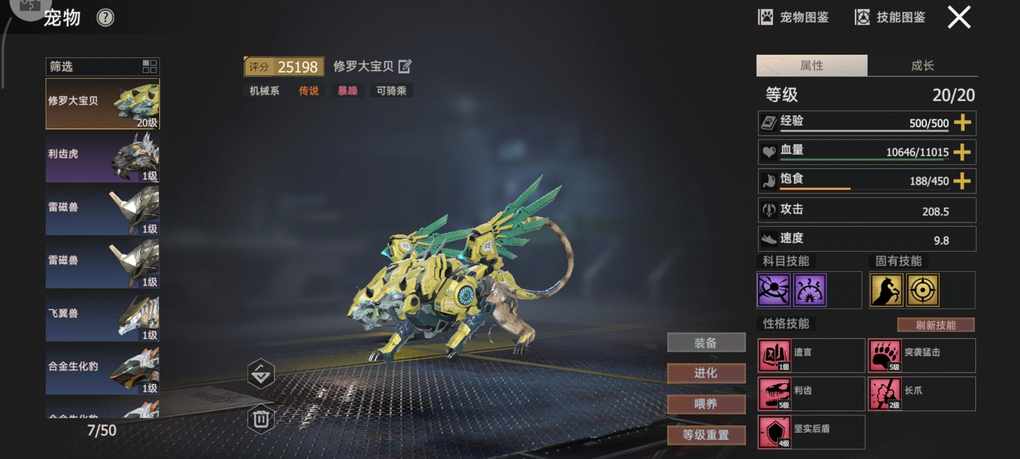Pick 修罗大宝贝 in the pet list
Screen dimensions: 1020x459
click(x=102, y=104)
